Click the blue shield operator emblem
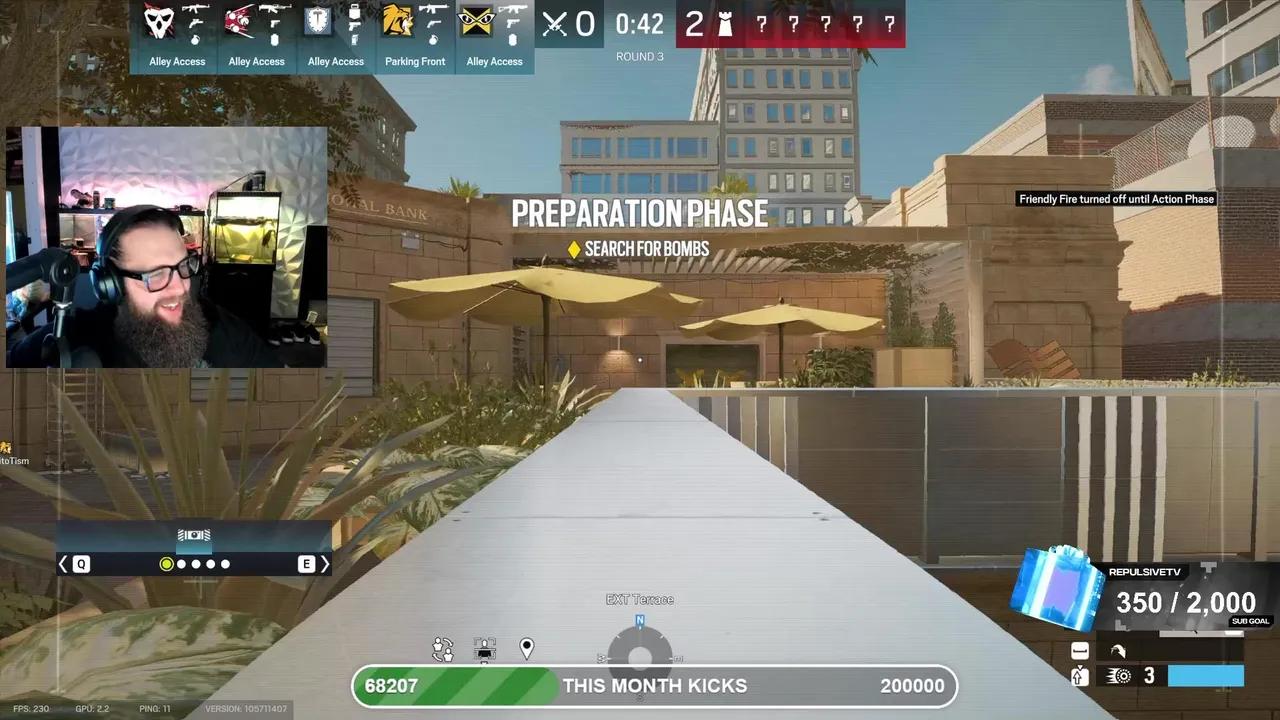Image resolution: width=1280 pixels, height=720 pixels. 318,20
